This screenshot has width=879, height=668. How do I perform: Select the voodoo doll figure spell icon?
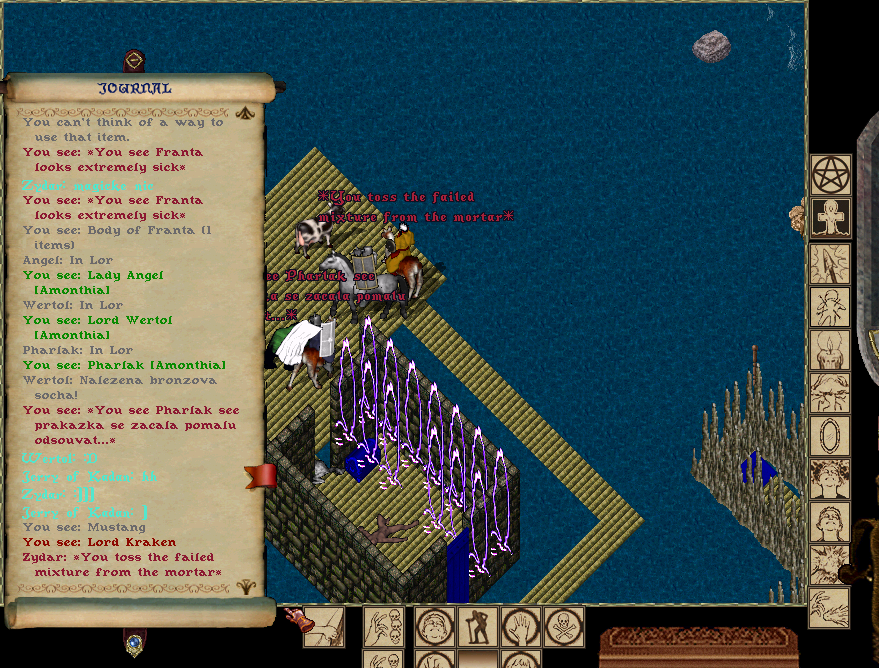pyautogui.click(x=829, y=307)
